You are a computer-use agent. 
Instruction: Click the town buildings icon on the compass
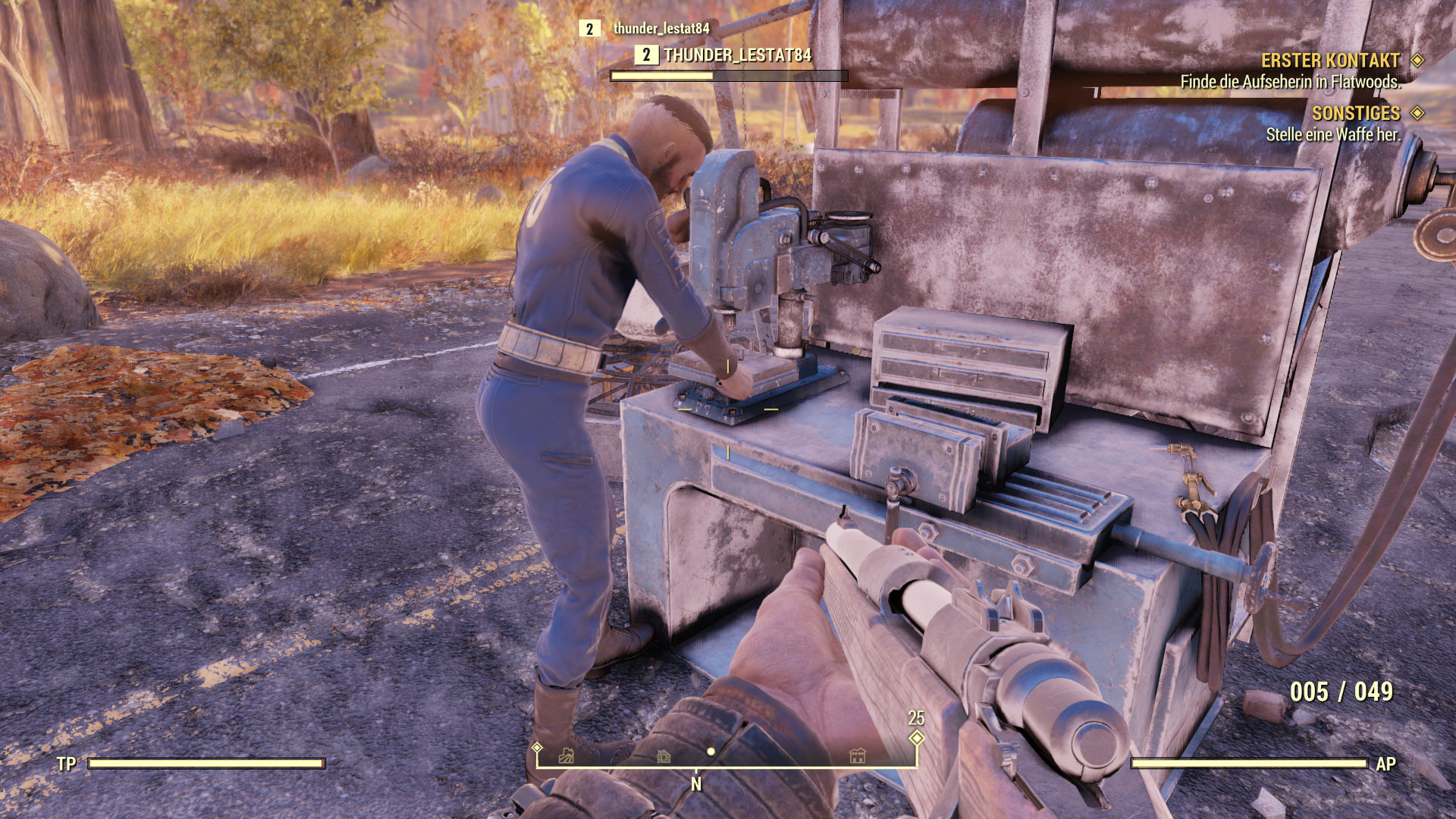(858, 755)
